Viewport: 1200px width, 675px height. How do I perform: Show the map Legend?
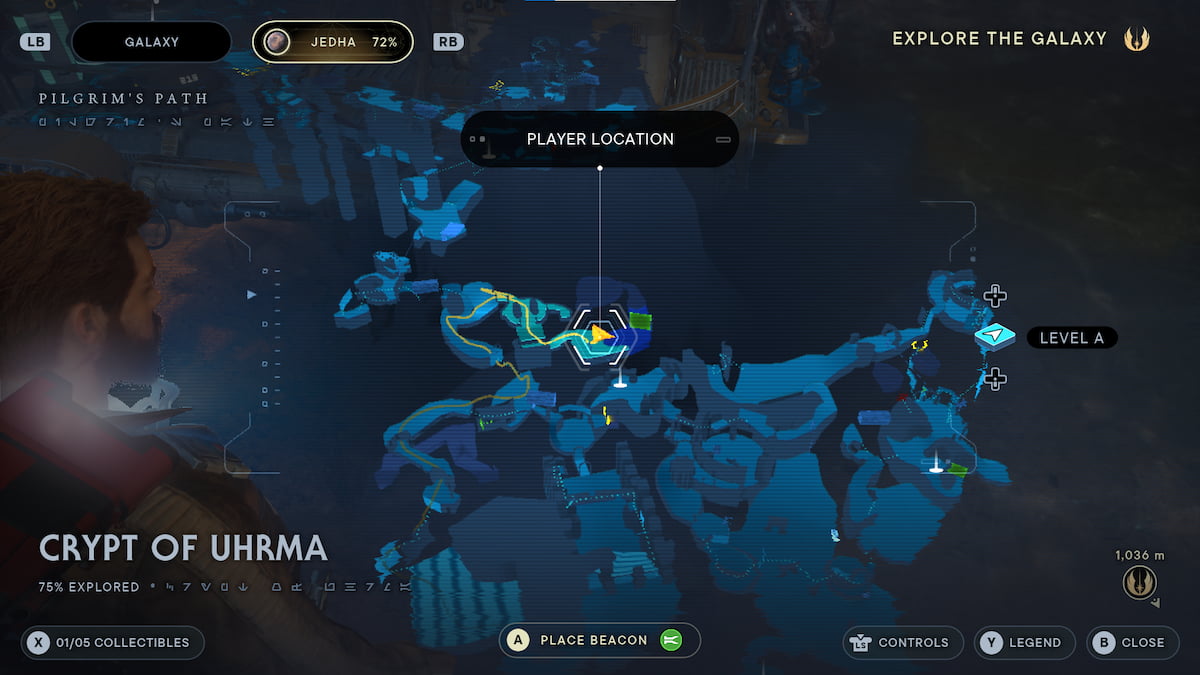(1024, 642)
